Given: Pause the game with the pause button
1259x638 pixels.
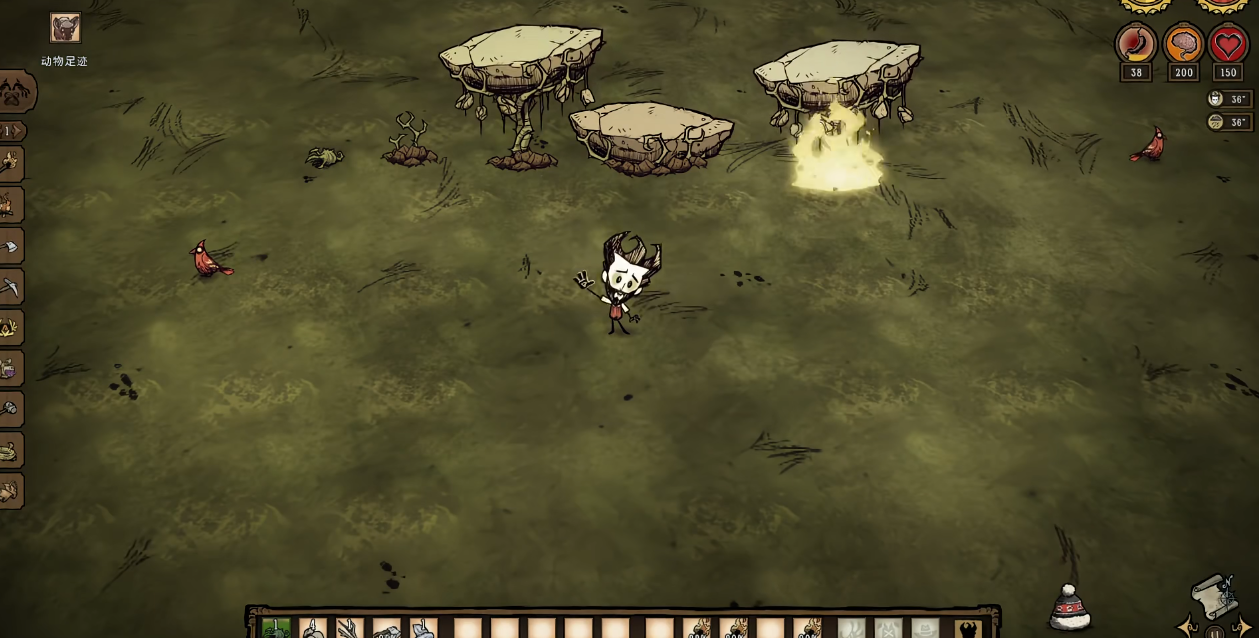Looking at the screenshot, I should (x=1214, y=632).
